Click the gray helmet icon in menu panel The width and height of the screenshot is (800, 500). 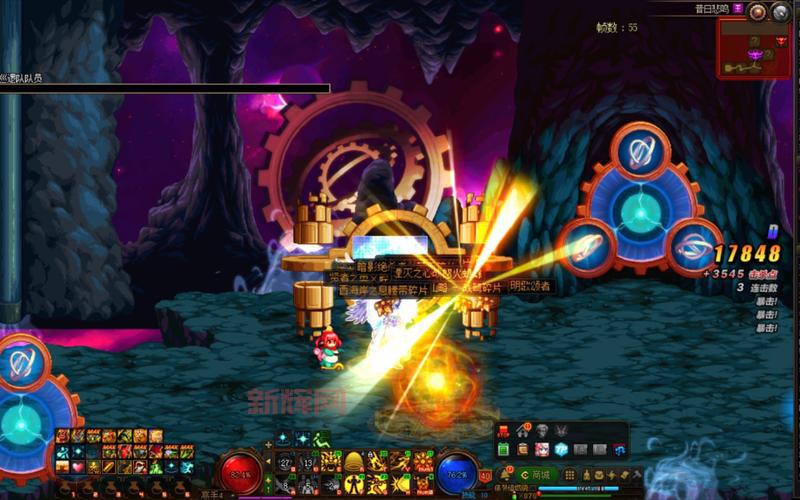(541, 432)
